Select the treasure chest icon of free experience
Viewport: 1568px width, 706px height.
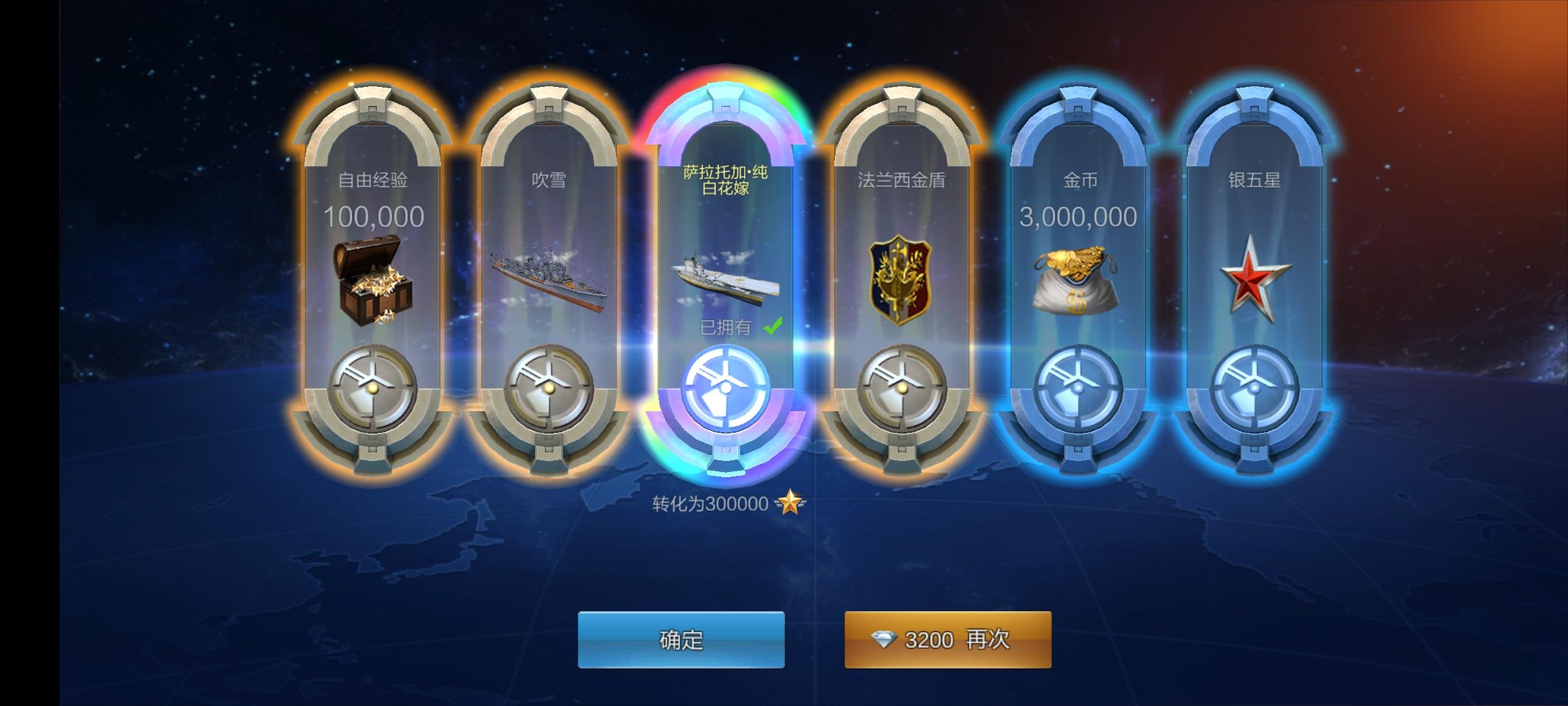pos(372,281)
